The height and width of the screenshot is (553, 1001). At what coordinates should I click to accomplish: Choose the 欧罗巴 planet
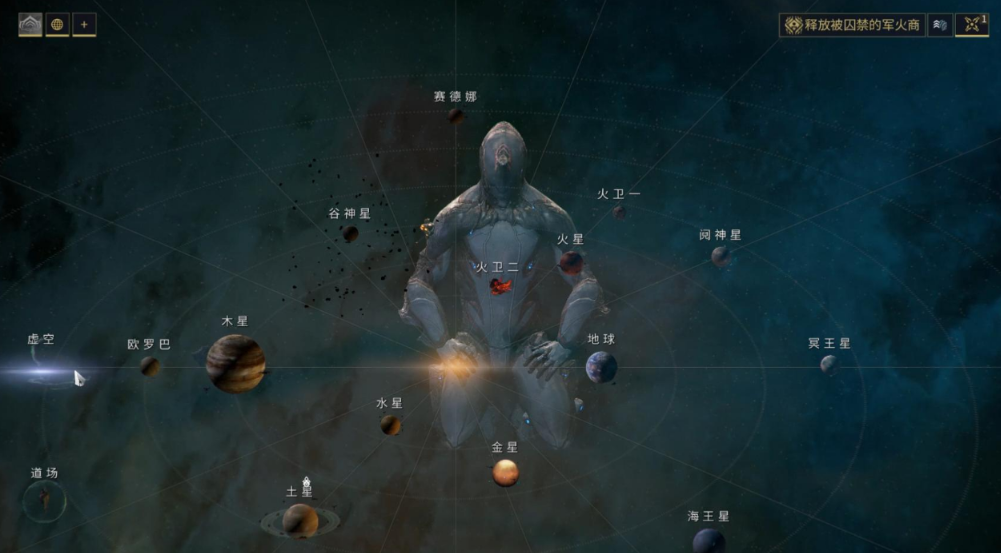coord(150,366)
